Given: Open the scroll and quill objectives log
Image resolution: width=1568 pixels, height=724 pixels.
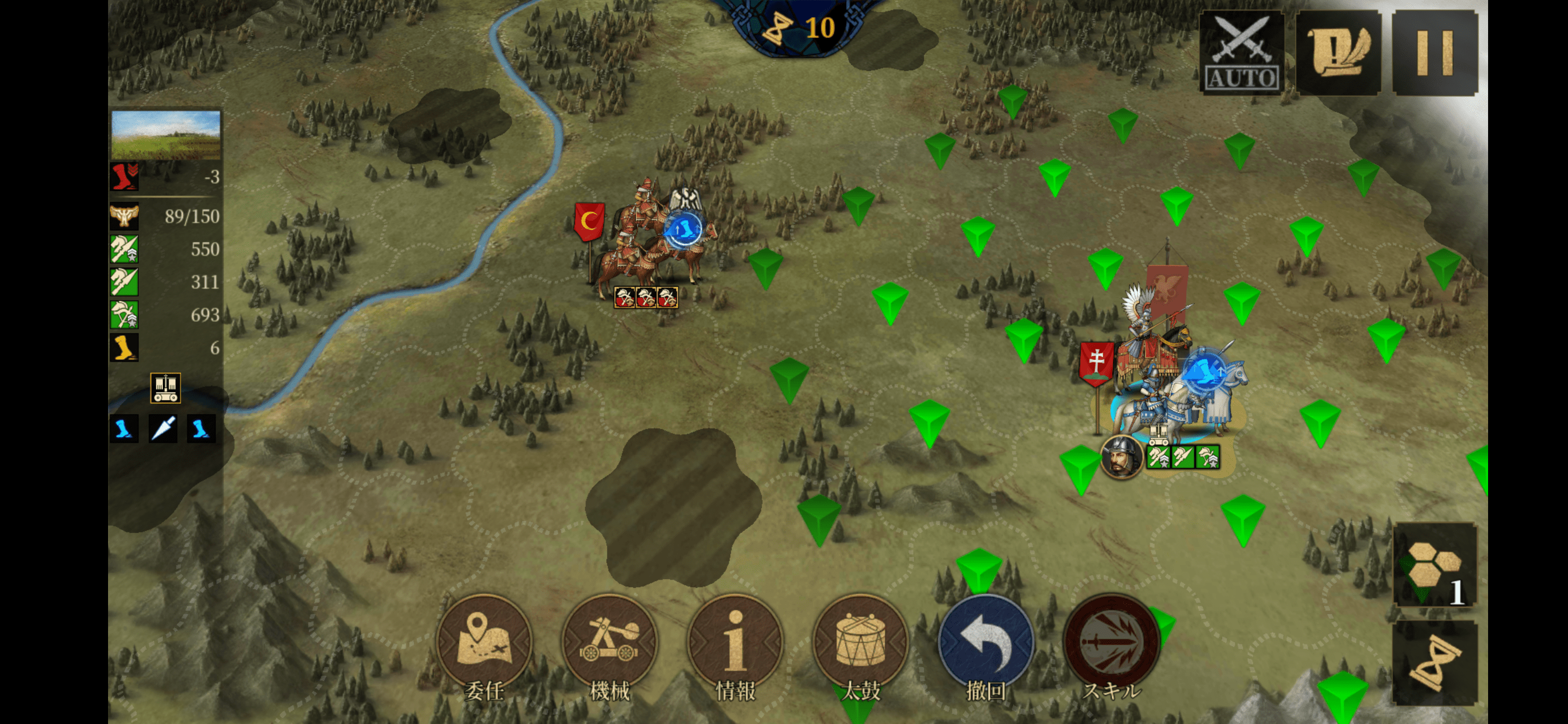Looking at the screenshot, I should point(1338,53).
